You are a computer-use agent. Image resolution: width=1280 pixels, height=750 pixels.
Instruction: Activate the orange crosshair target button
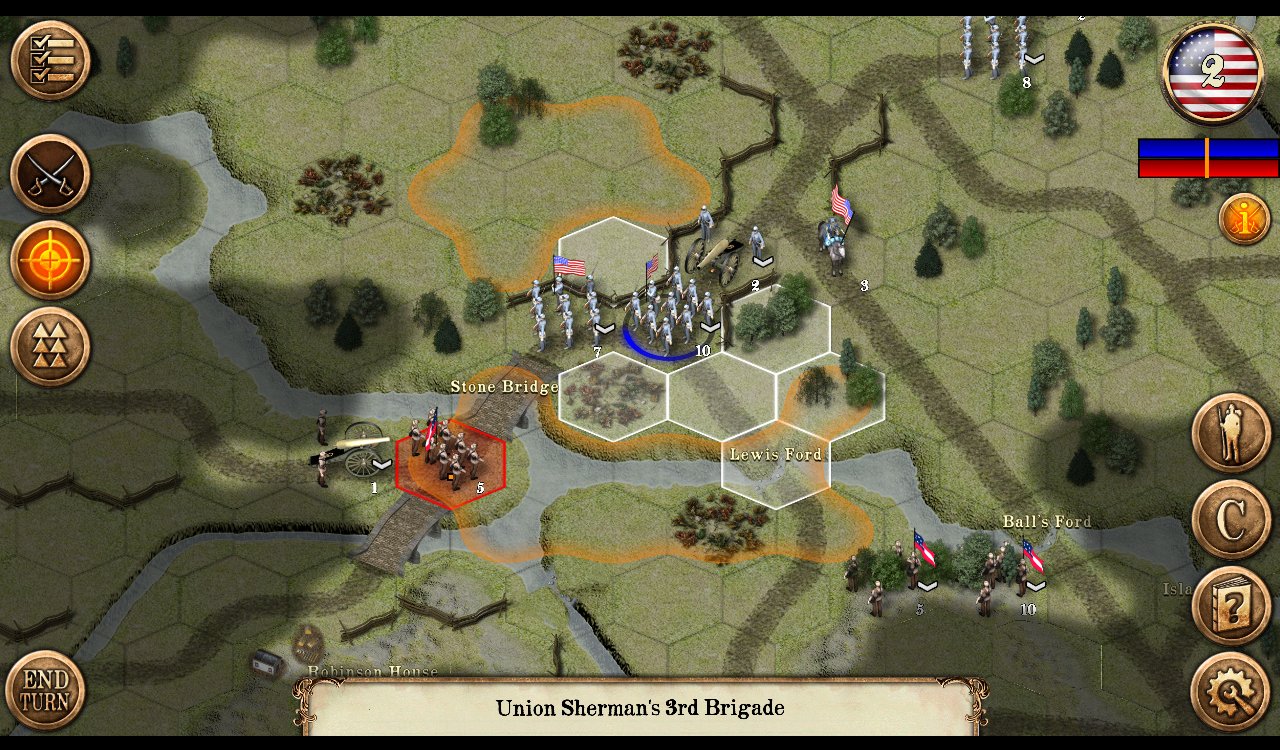point(50,260)
